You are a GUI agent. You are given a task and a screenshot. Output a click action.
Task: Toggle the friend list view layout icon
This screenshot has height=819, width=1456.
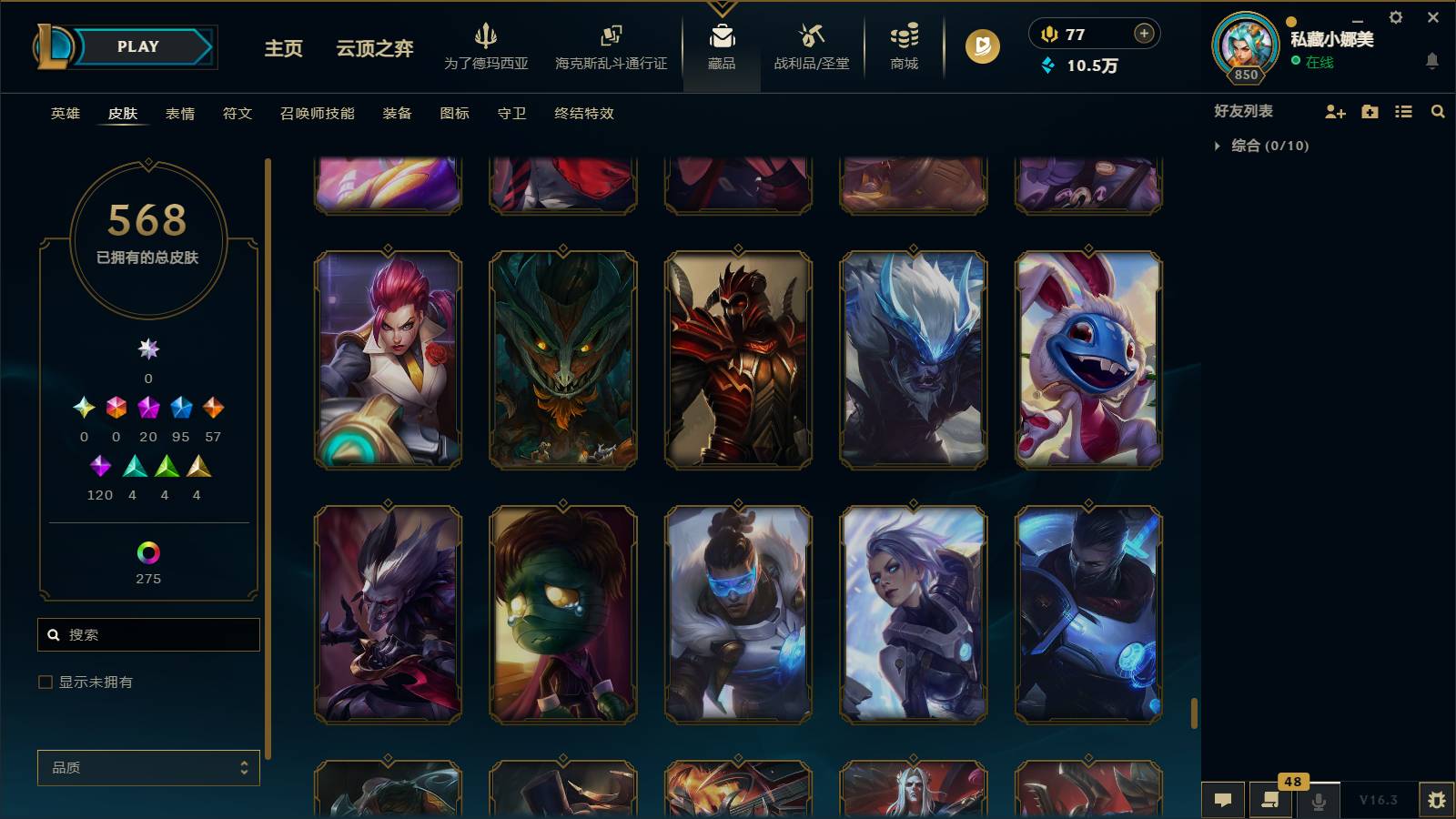(x=1404, y=111)
